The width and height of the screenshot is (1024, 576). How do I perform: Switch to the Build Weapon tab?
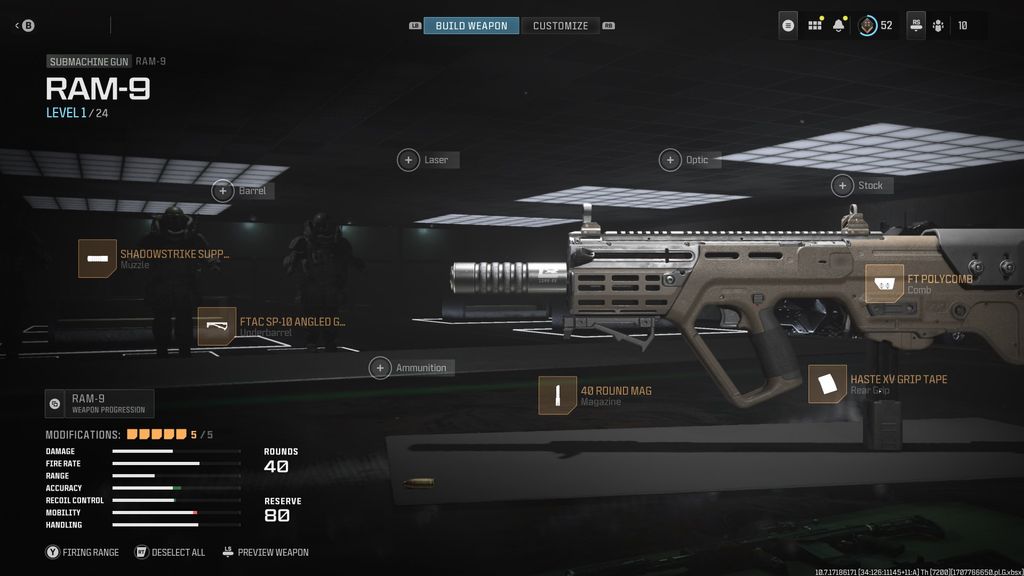click(x=471, y=26)
